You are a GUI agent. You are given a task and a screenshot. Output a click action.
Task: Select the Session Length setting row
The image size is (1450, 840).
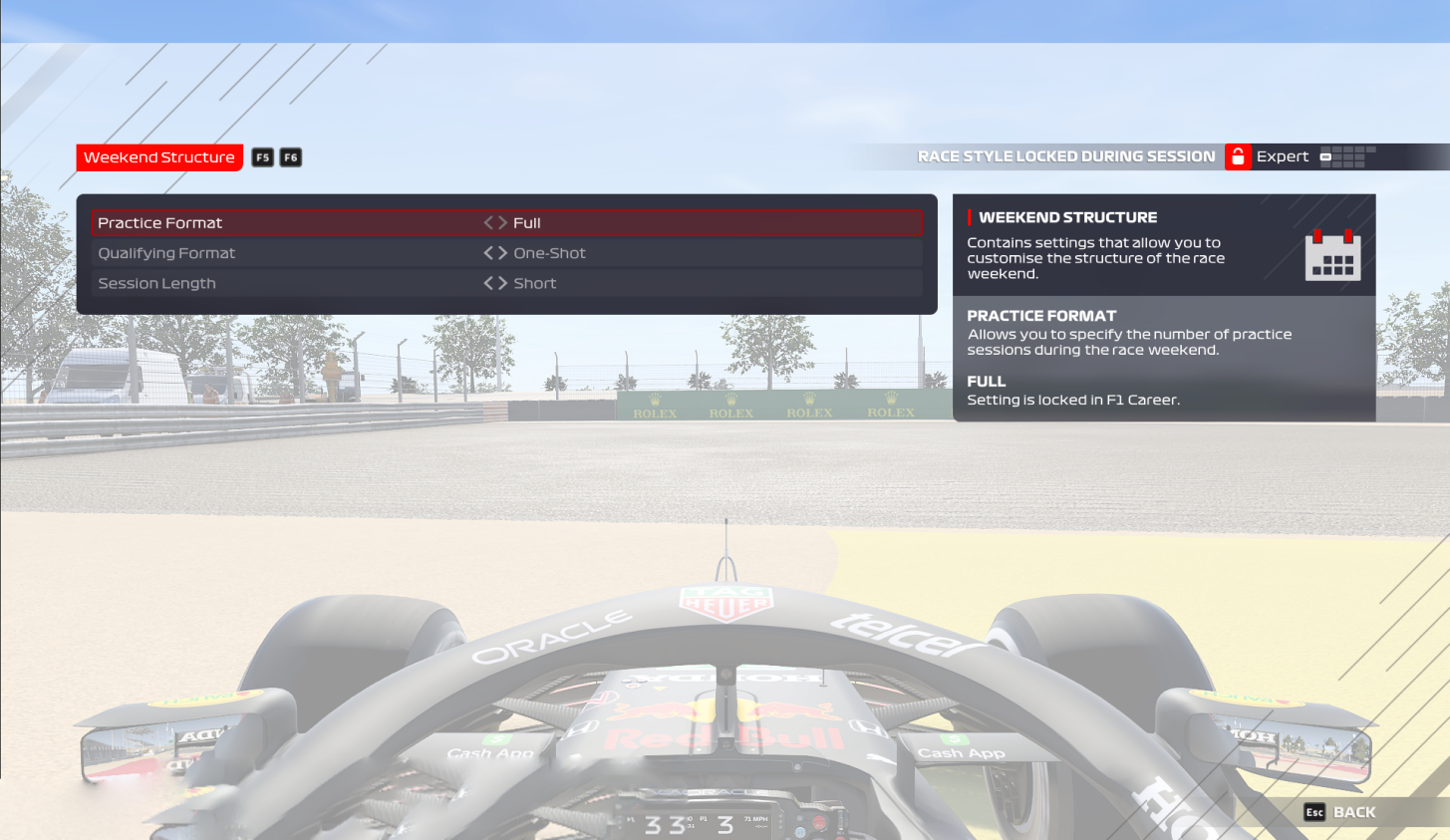pos(299,283)
